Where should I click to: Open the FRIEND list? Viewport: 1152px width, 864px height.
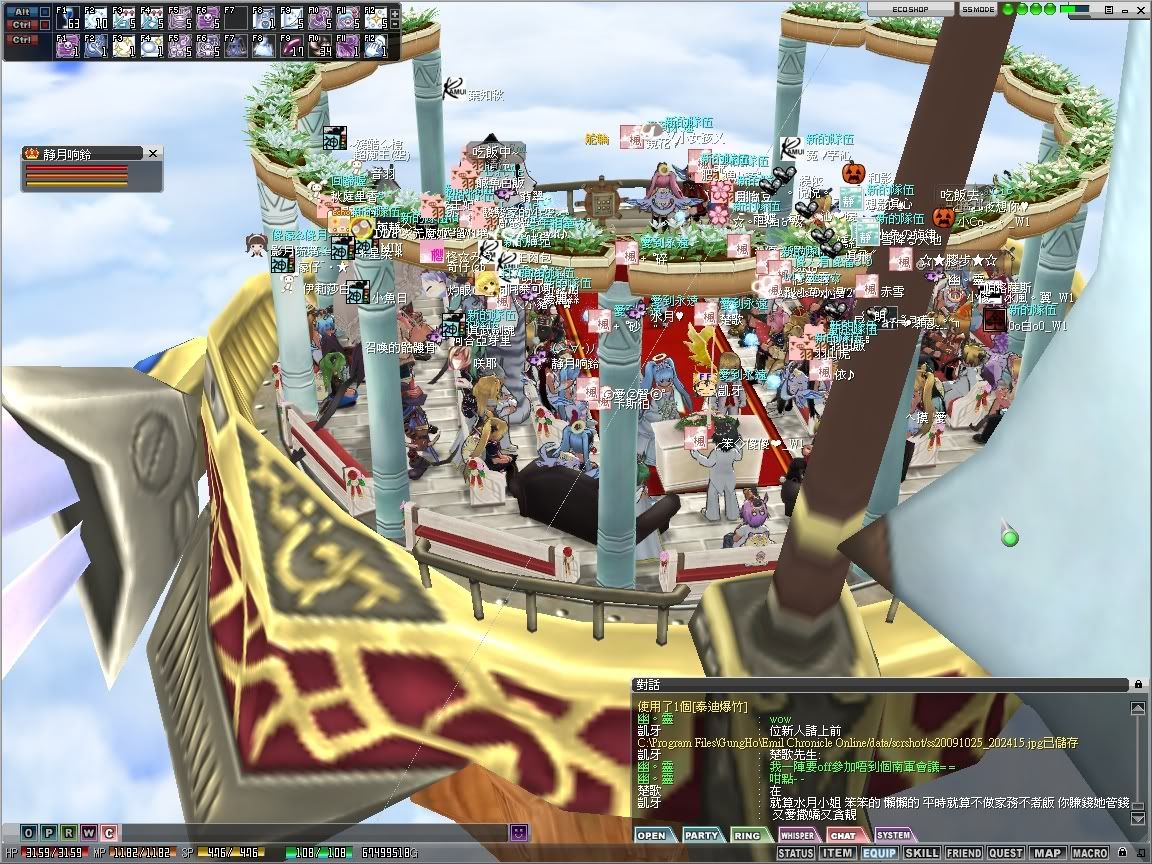pos(963,853)
